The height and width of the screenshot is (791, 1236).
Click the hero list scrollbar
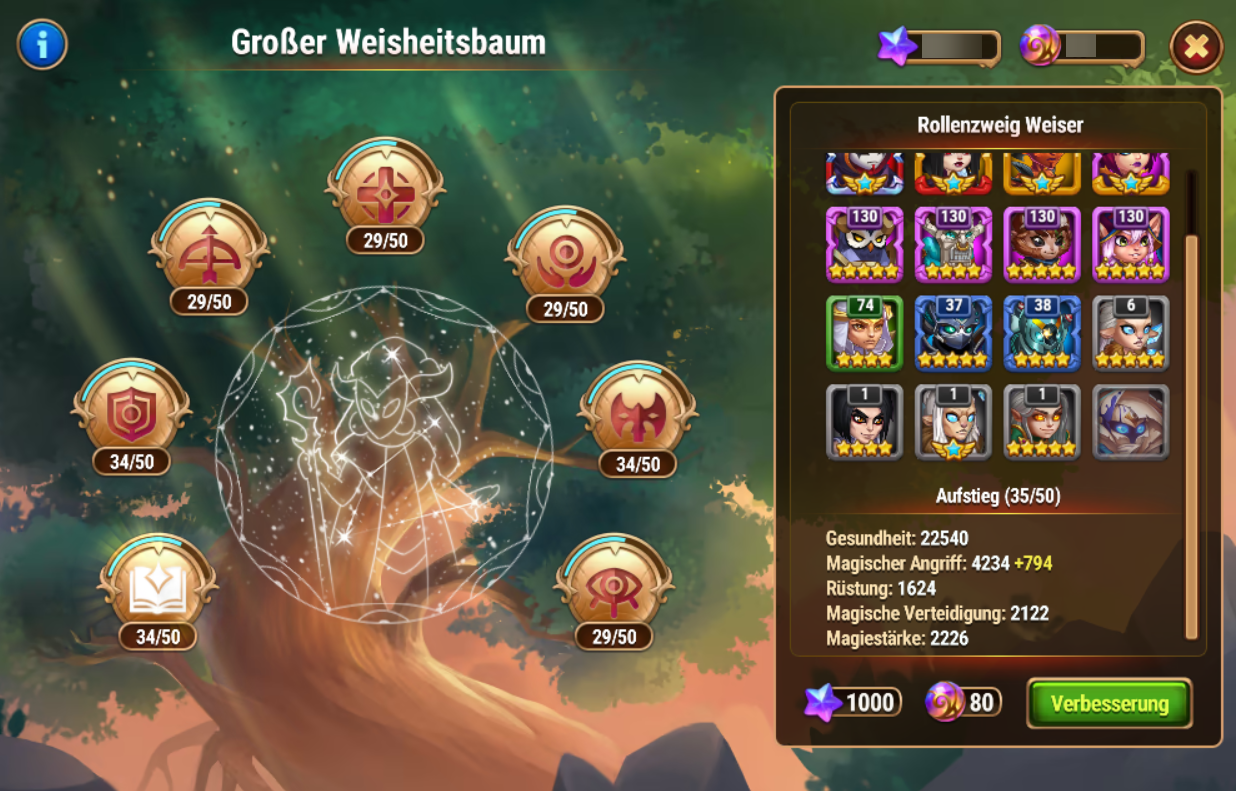(x=1190, y=400)
